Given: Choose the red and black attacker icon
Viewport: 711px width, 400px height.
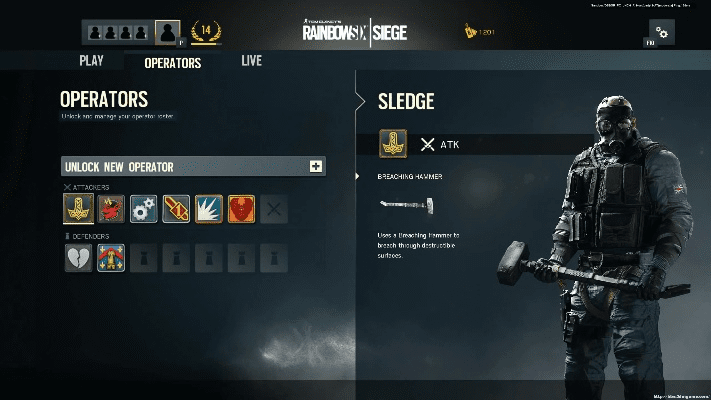Looking at the screenshot, I should pyautogui.click(x=111, y=208).
